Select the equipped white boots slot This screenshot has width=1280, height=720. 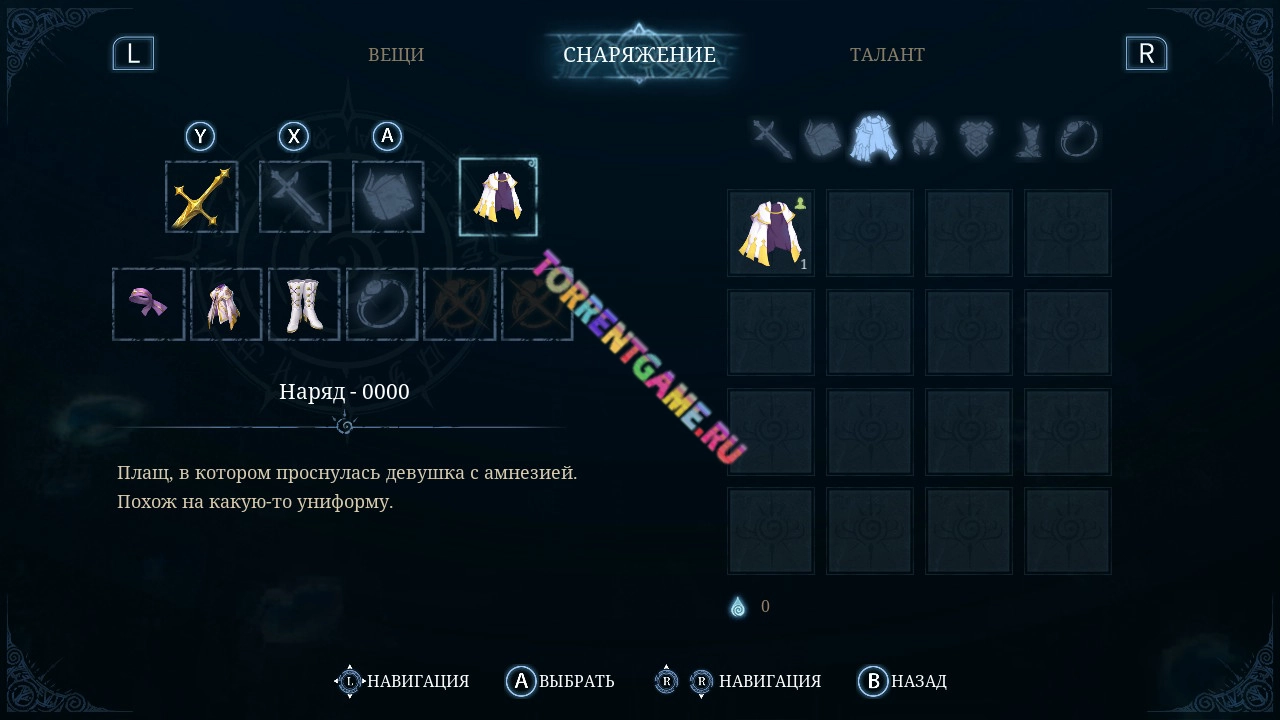(x=304, y=303)
